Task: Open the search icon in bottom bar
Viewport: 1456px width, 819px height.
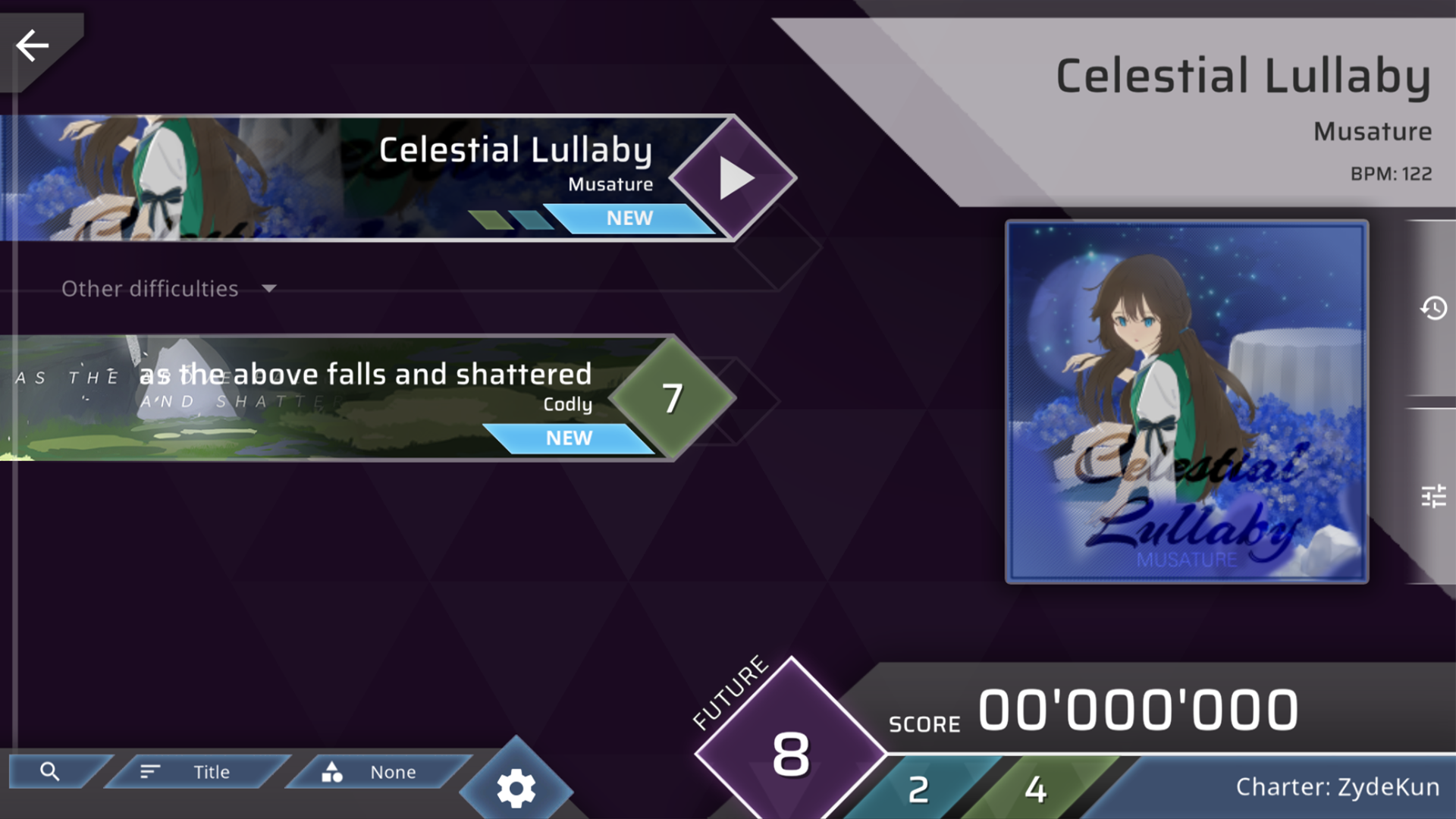Action: coord(51,771)
